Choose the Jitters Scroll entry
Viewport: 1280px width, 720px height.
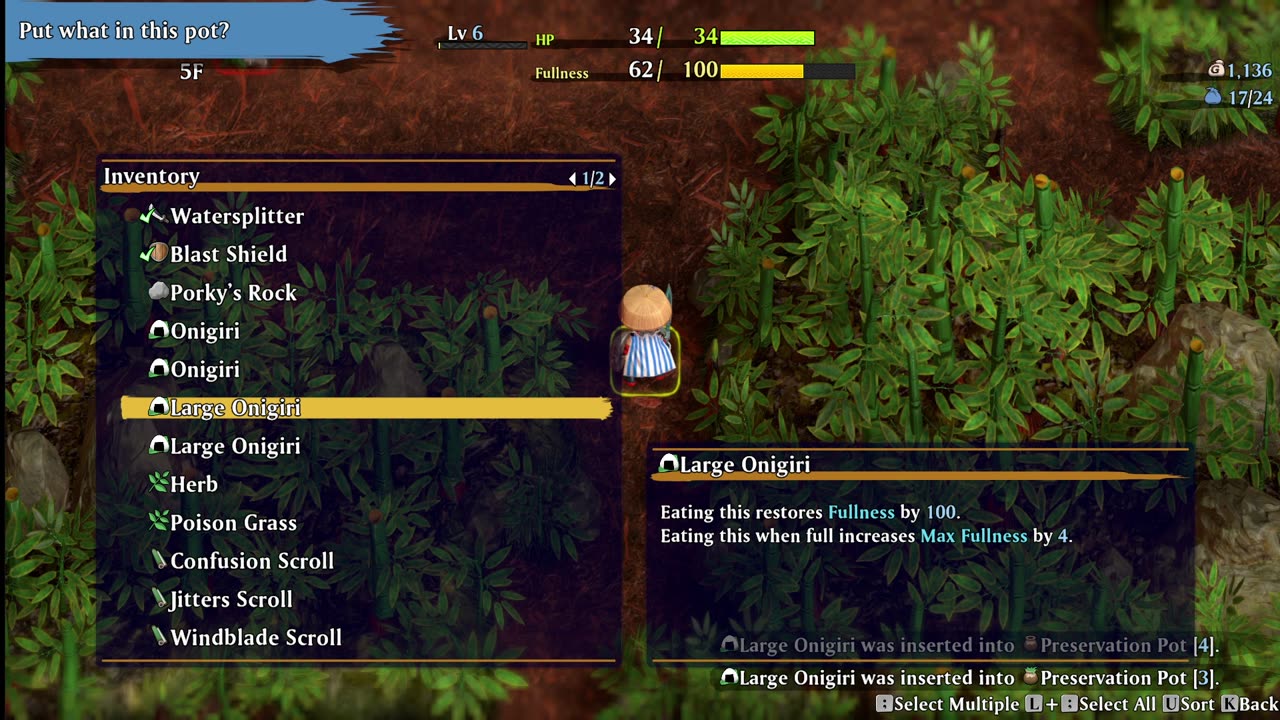point(231,600)
